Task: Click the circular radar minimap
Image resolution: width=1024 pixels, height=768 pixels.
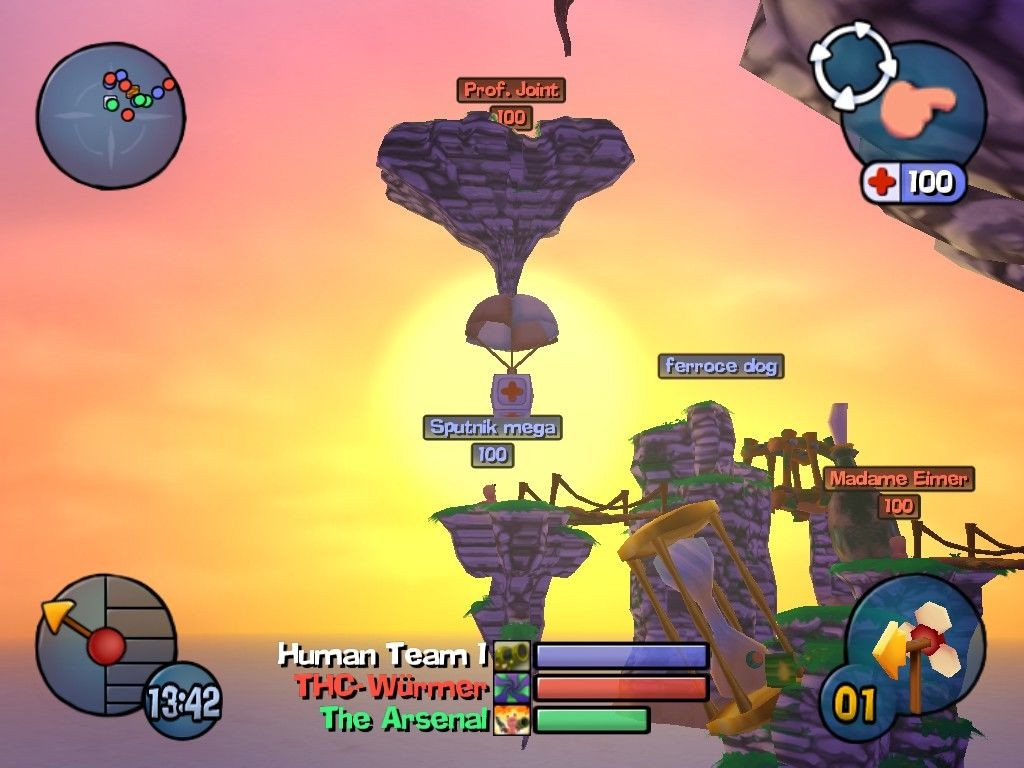Action: 110,114
